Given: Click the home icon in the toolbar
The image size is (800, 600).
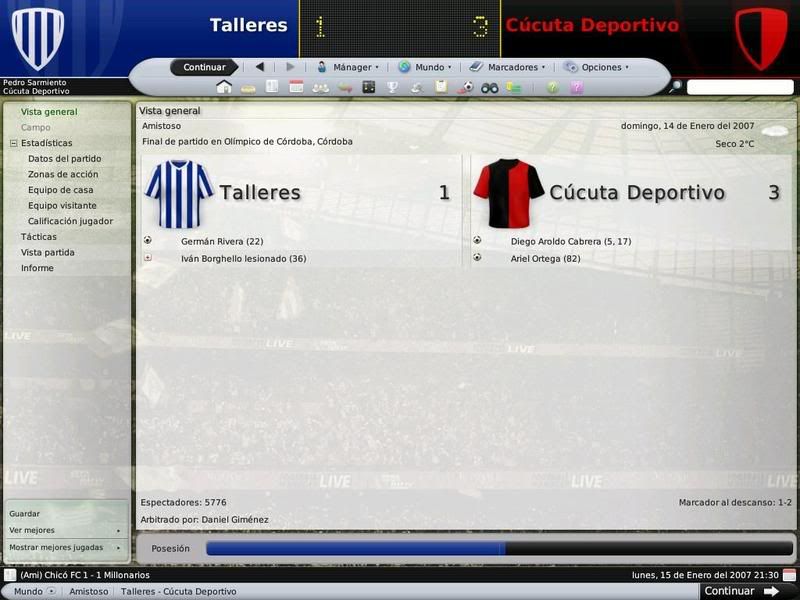Looking at the screenshot, I should [224, 88].
